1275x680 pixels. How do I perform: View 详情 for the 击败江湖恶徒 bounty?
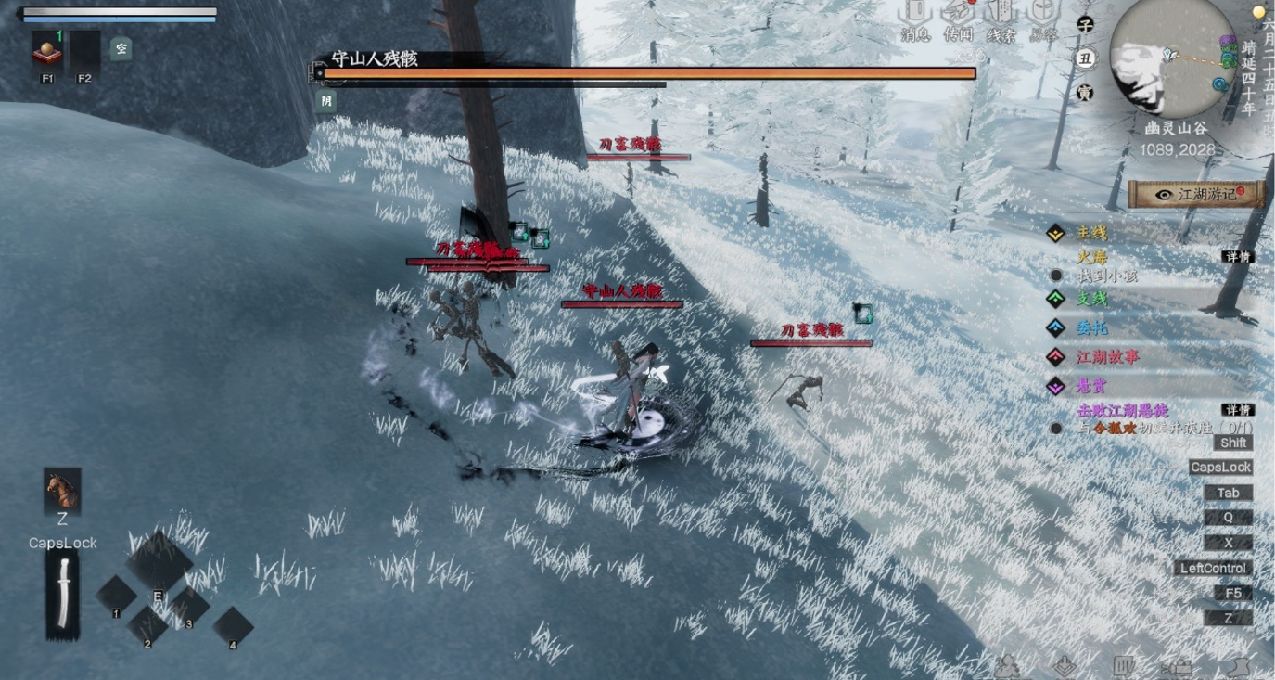(x=1237, y=410)
